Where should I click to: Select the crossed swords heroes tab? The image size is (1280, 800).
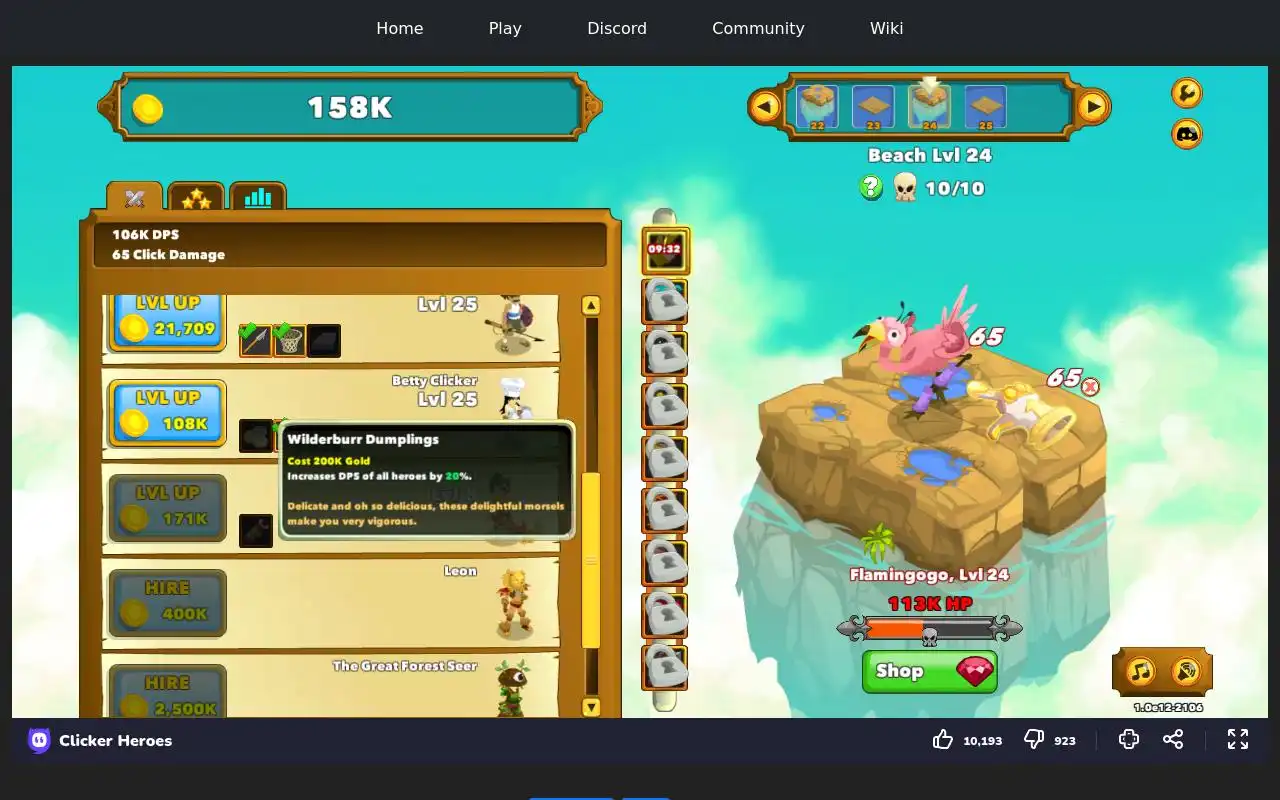point(135,198)
